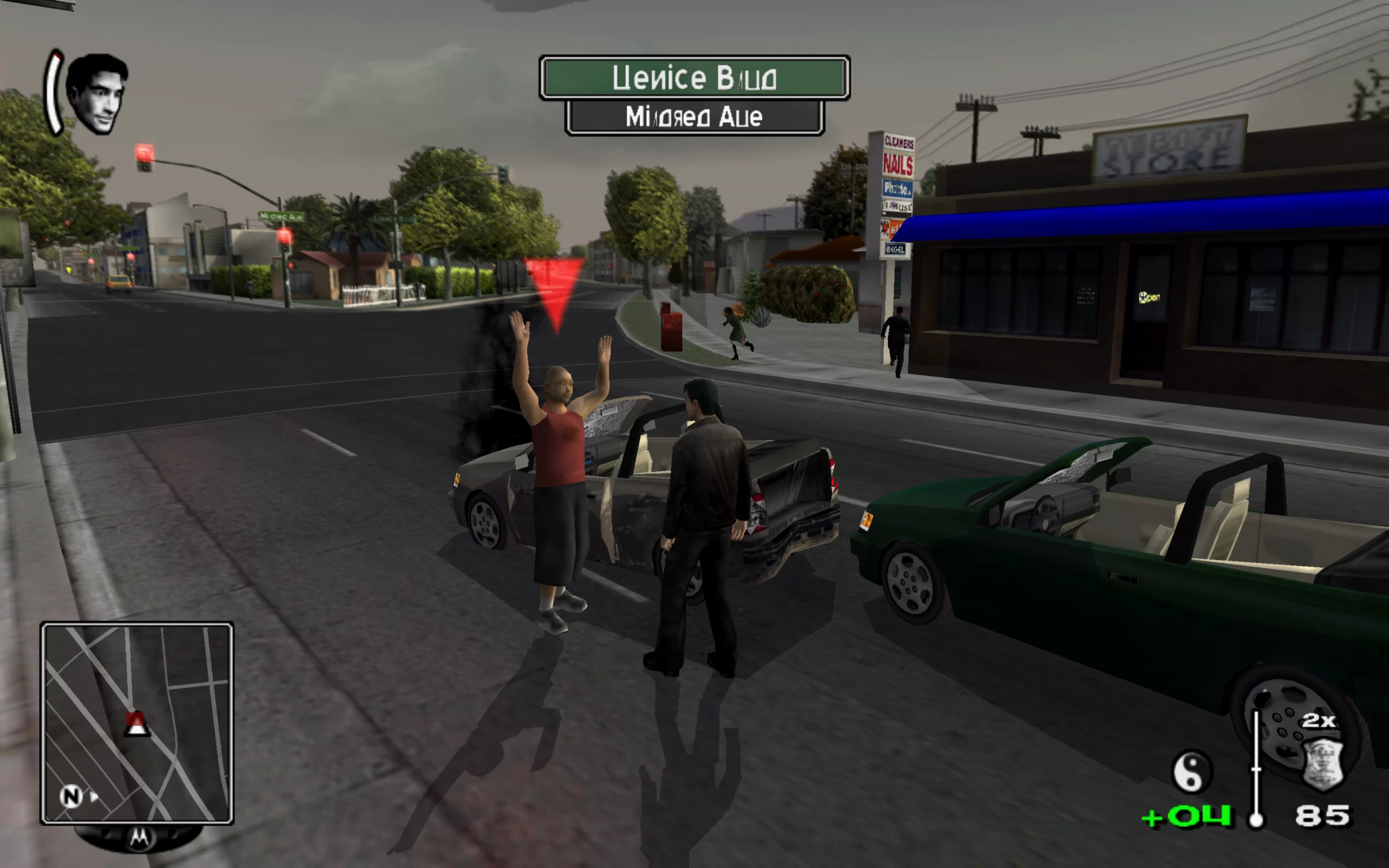Click the street map minimap

point(137,723)
